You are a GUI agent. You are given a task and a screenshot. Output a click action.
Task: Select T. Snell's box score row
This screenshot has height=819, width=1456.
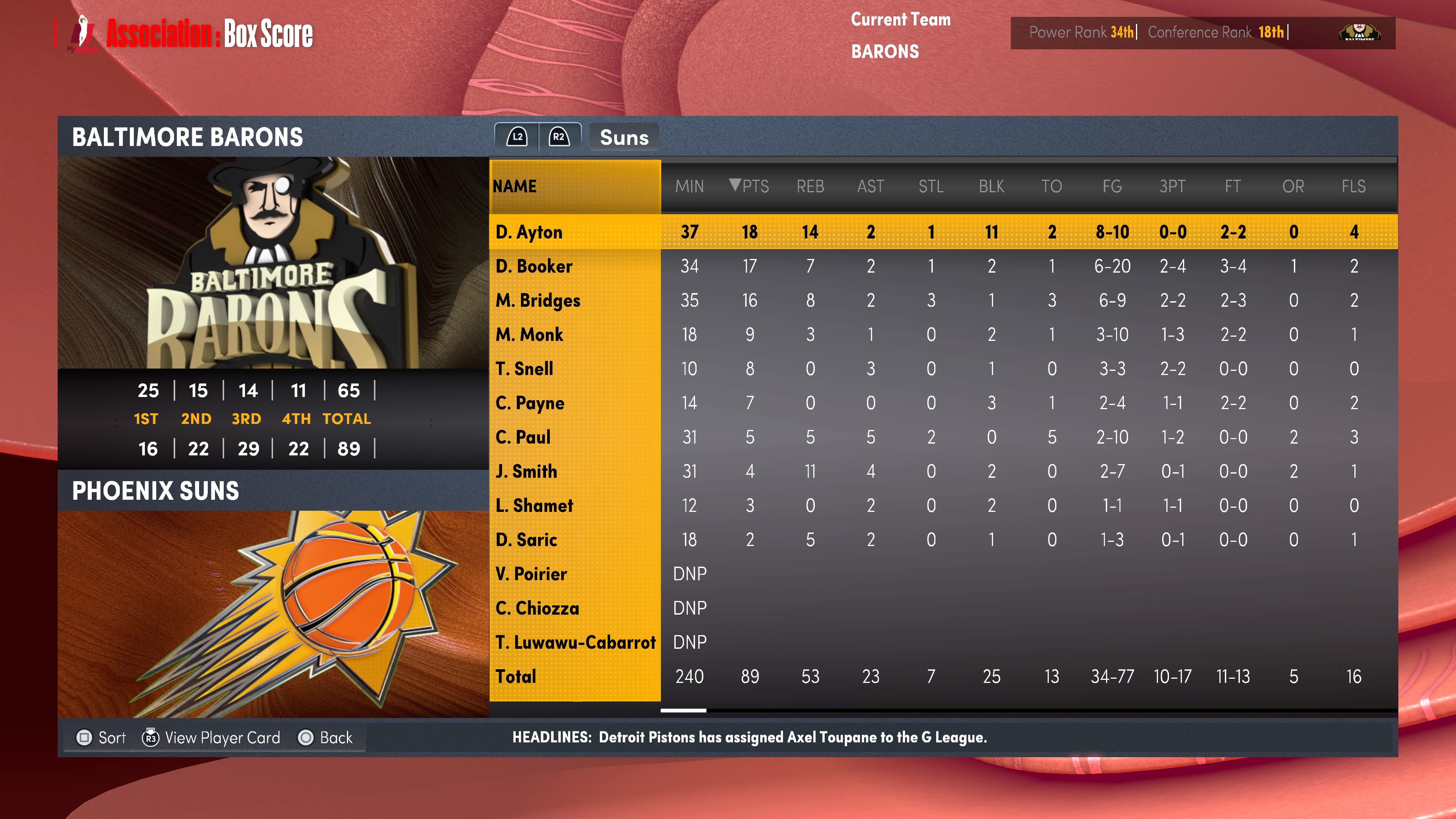(524, 369)
